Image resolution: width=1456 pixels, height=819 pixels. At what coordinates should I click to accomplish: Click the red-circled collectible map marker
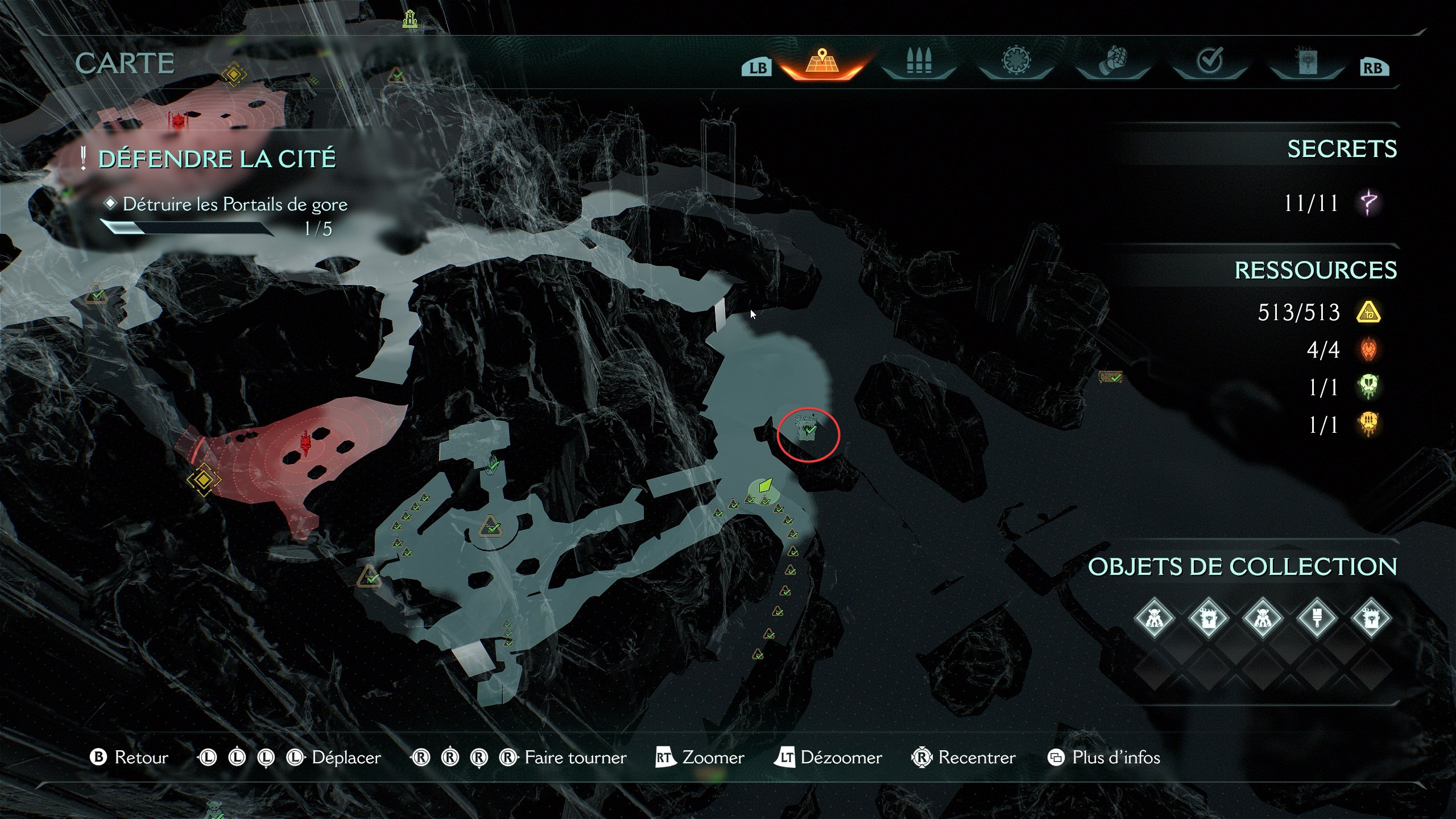tap(808, 429)
